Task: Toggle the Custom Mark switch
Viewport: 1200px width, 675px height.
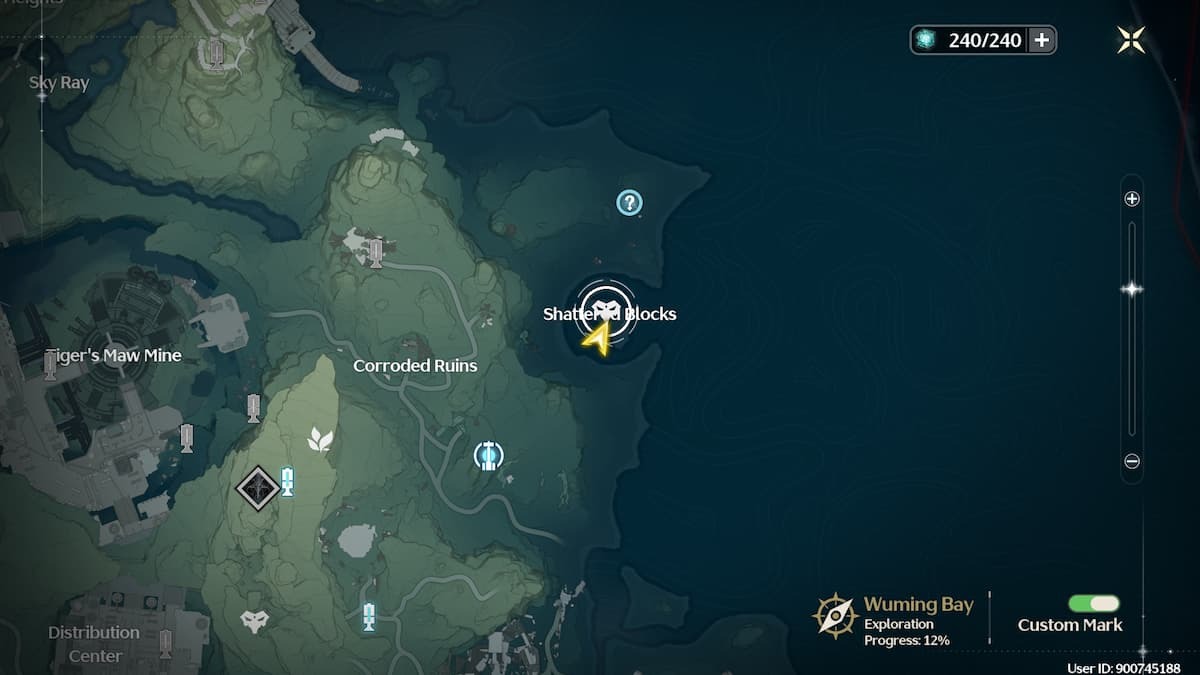Action: point(1093,603)
